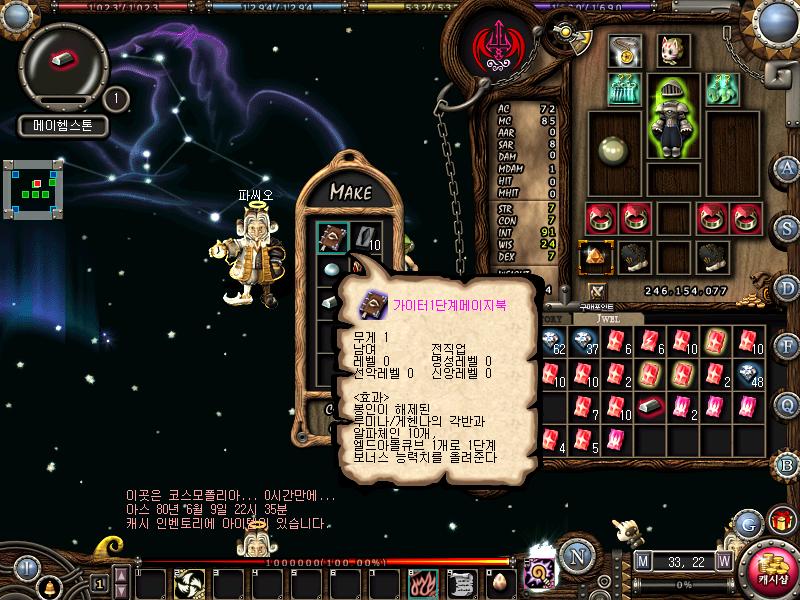Image resolution: width=800 pixels, height=600 pixels.
Task: Select the round G button
Action: pos(748,523)
